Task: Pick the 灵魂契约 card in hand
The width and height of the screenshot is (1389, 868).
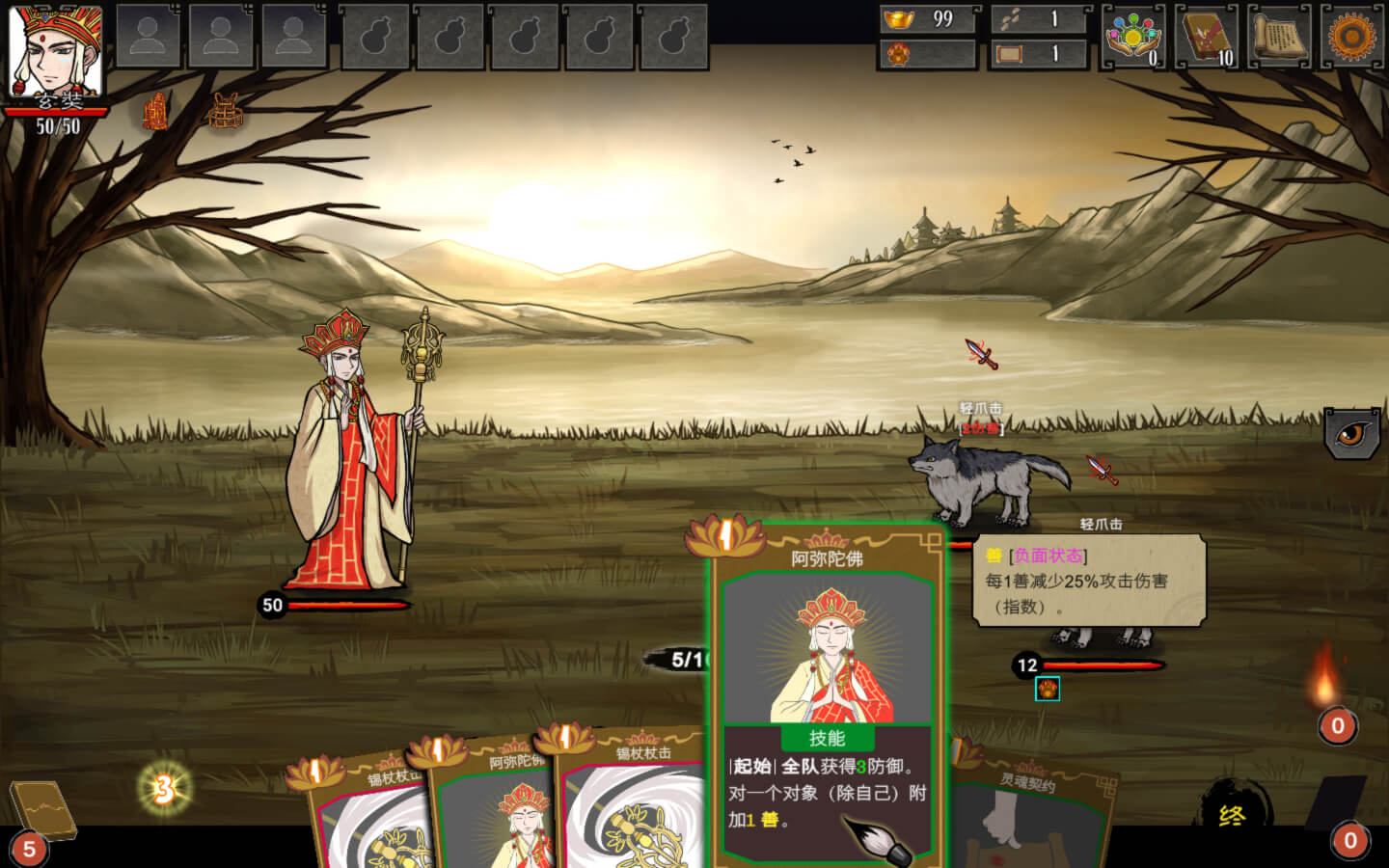Action: pyautogui.click(x=1027, y=810)
